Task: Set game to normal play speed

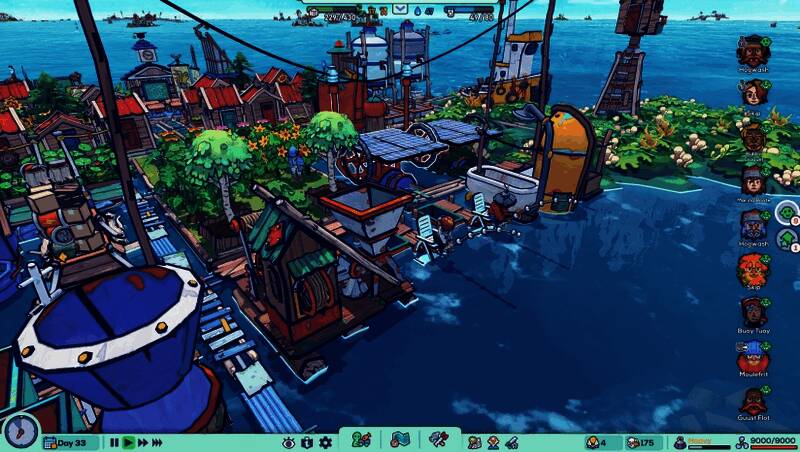Action: pos(129,442)
